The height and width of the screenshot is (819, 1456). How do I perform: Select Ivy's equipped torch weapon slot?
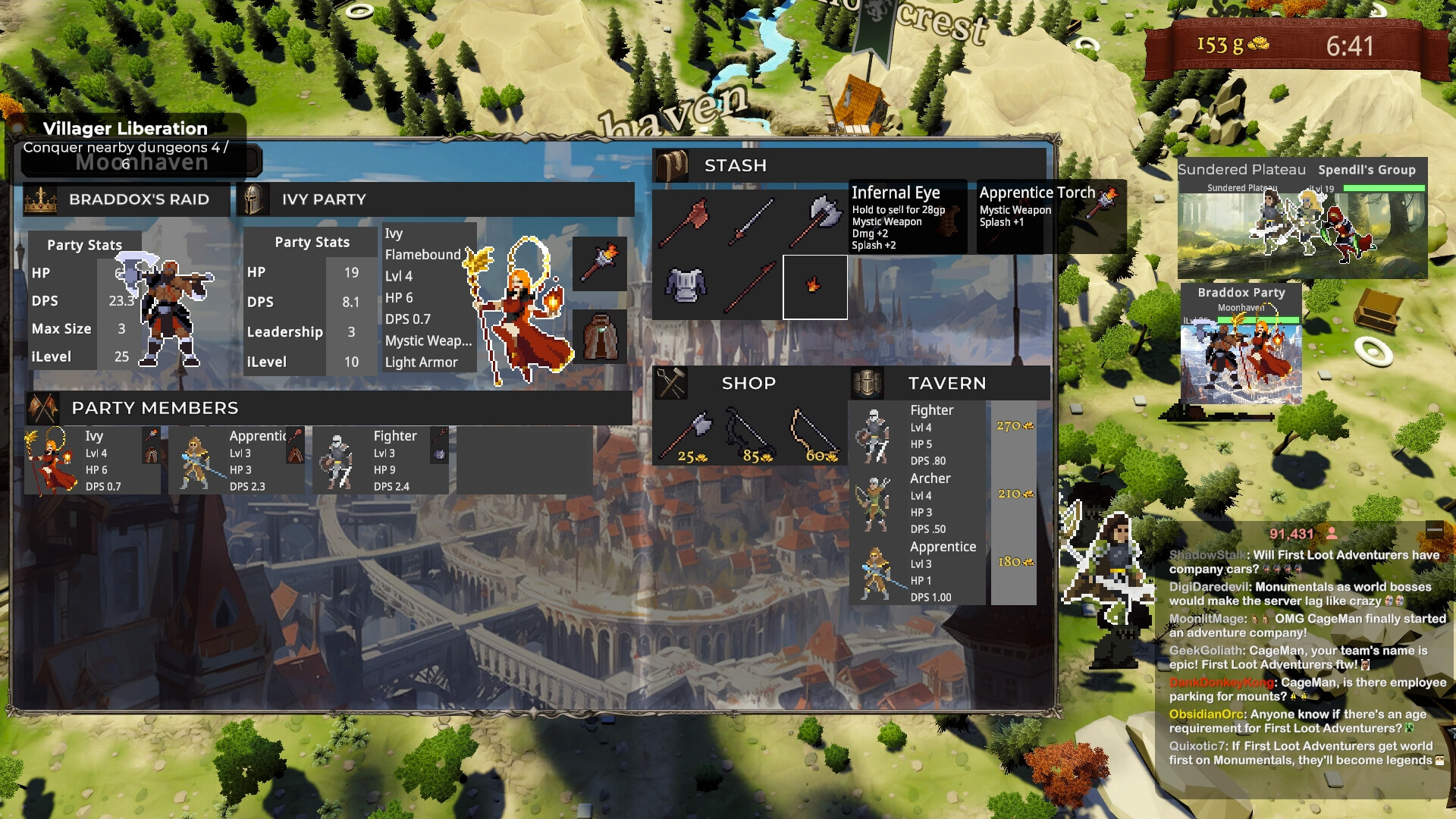[x=599, y=264]
